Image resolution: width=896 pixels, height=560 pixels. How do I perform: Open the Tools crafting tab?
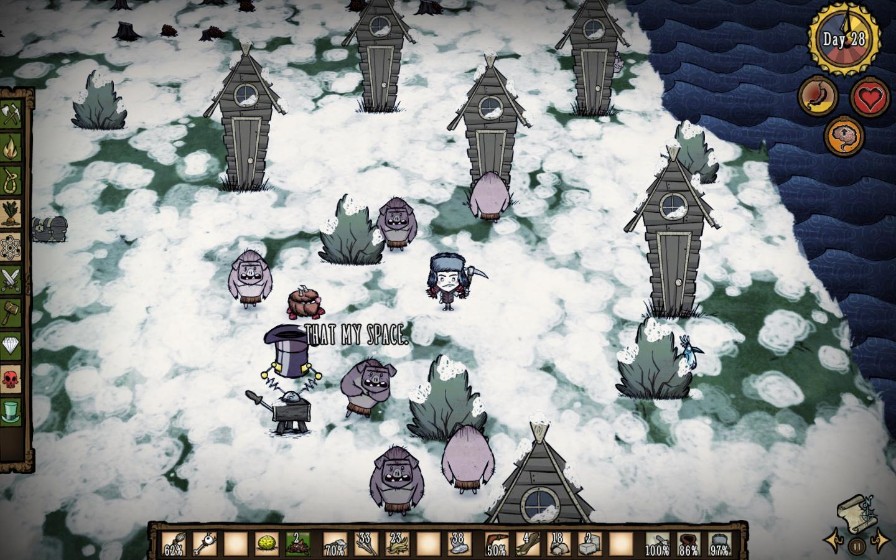click(11, 113)
